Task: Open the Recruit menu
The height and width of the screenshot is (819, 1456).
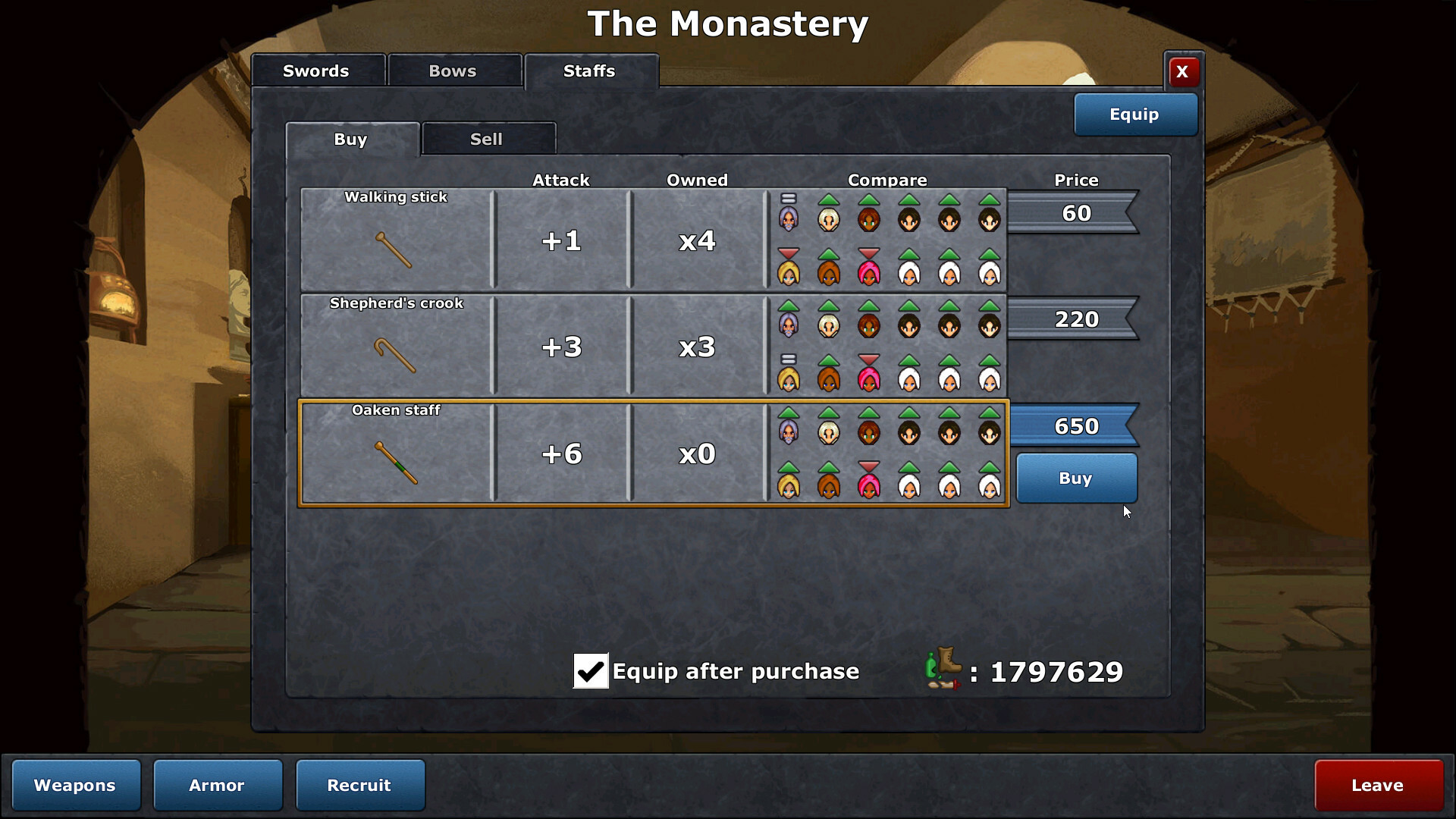Action: tap(359, 786)
